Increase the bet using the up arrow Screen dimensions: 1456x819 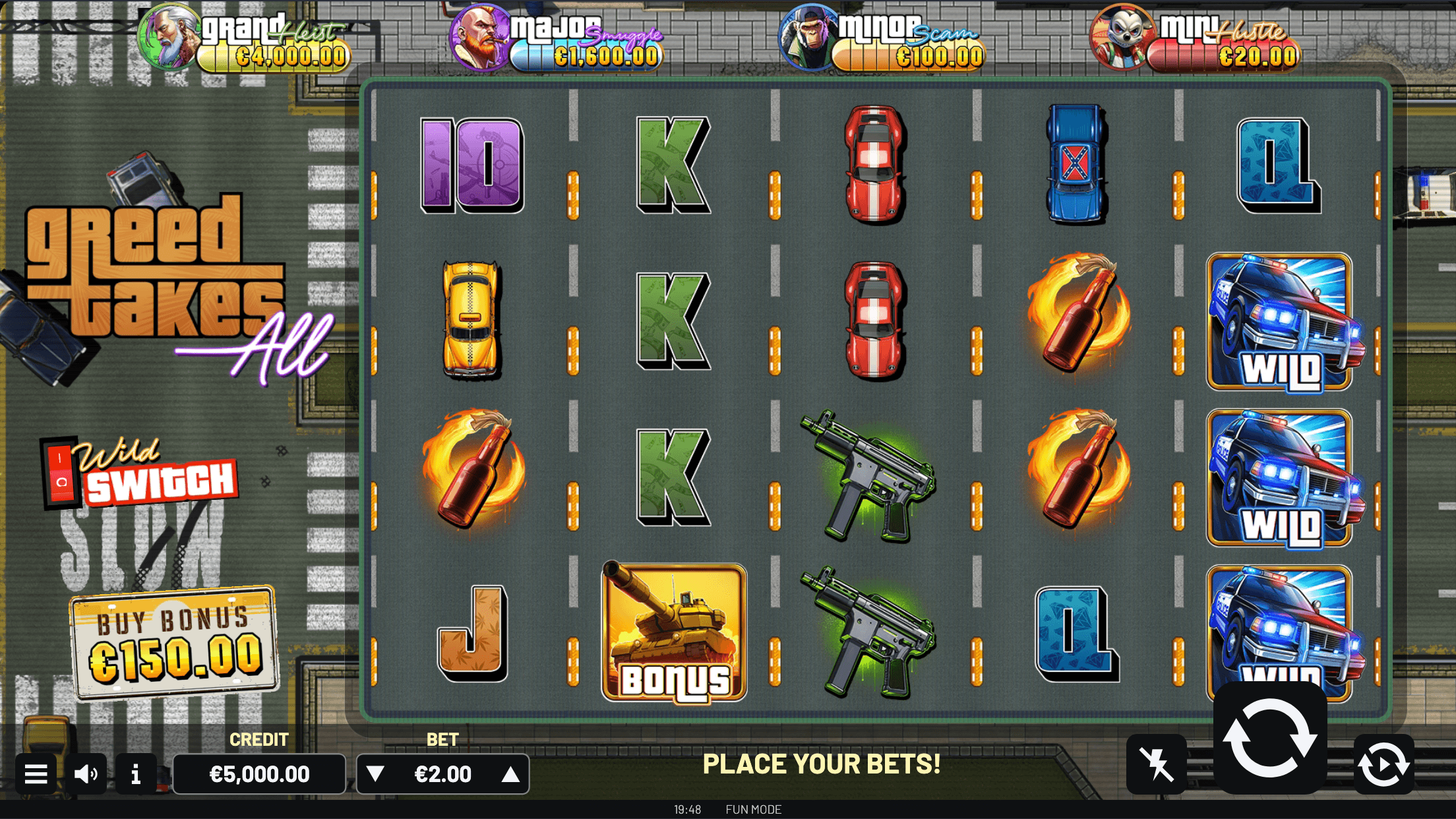(509, 773)
